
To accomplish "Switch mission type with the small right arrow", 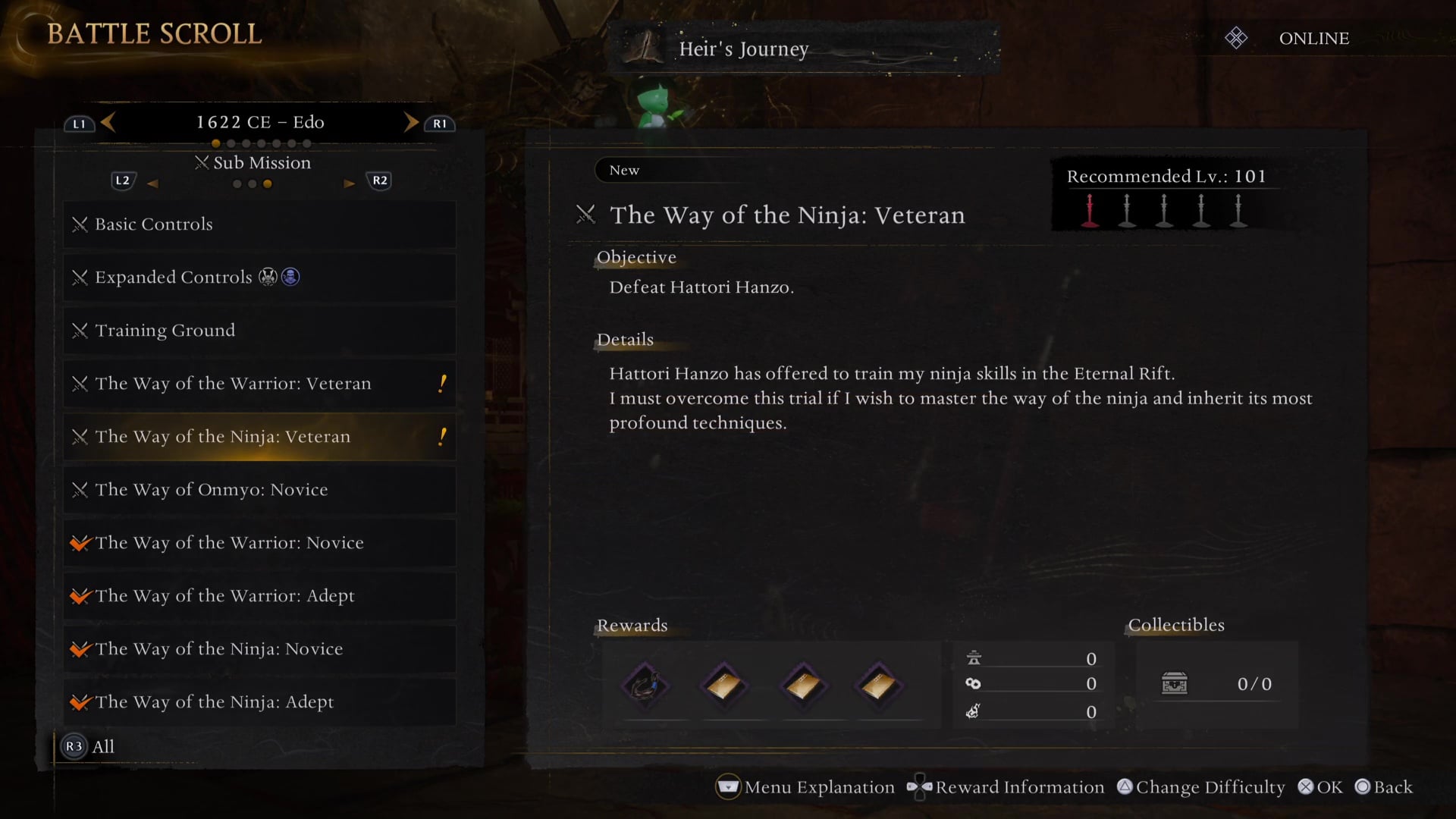I will pyautogui.click(x=349, y=184).
